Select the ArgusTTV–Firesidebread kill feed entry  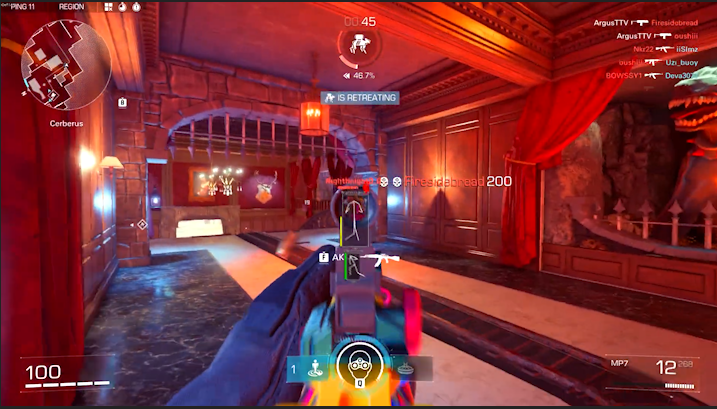(x=649, y=21)
